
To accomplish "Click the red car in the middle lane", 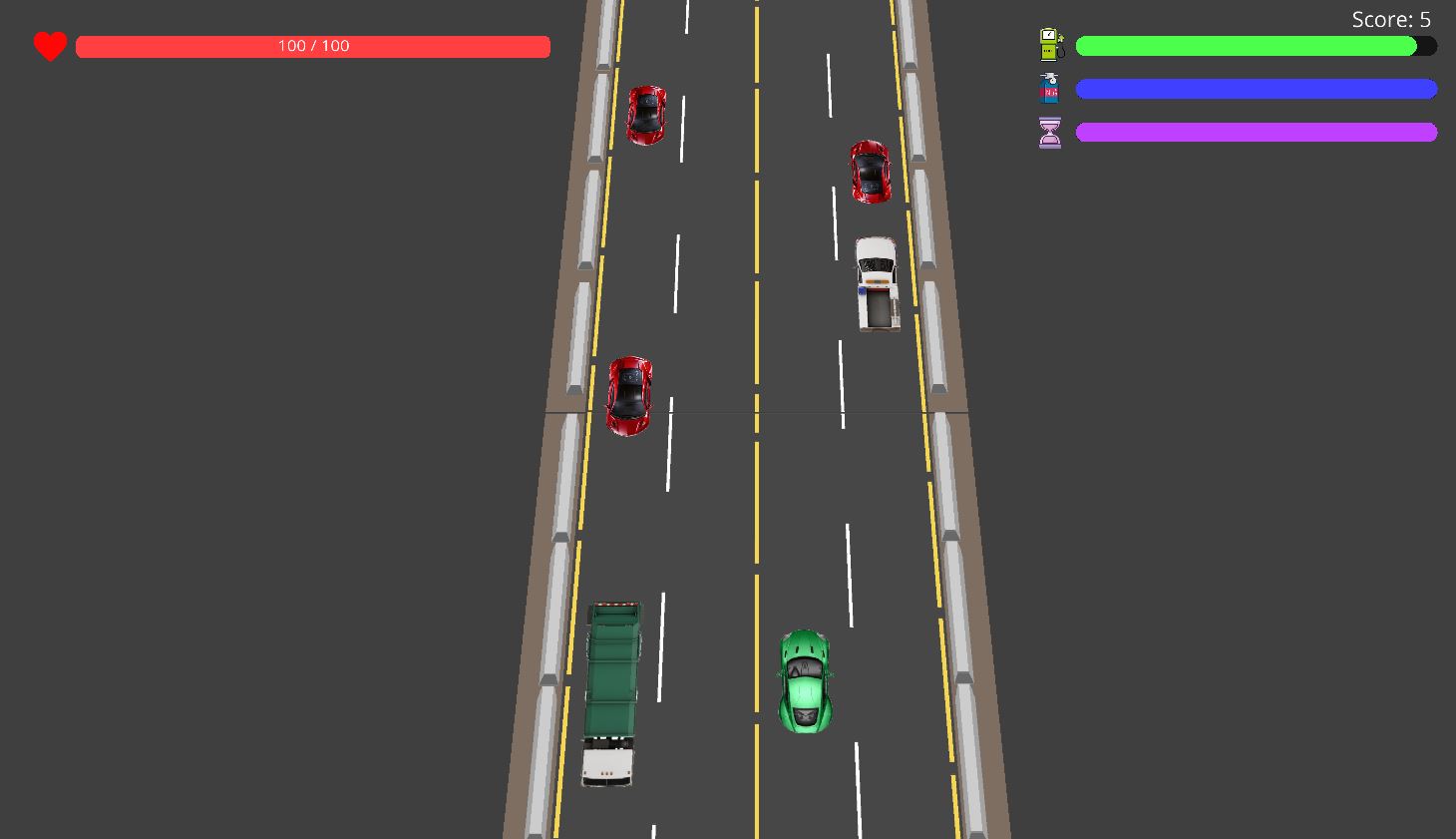I will coord(628,396).
